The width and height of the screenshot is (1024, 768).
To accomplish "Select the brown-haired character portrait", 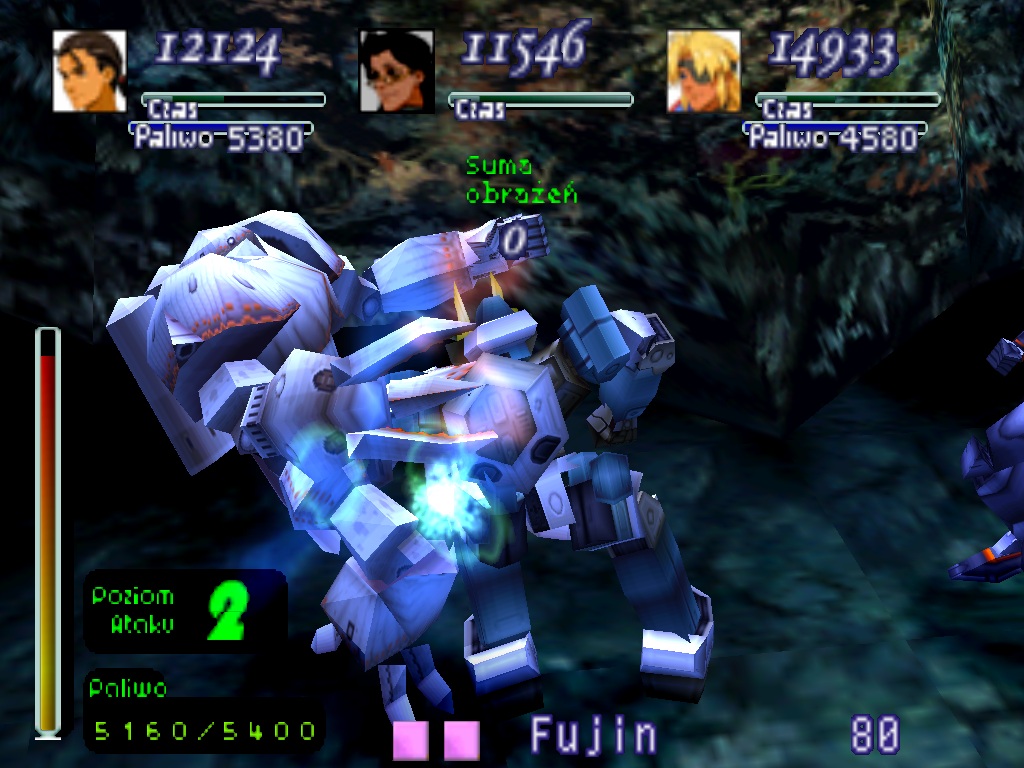I will pos(90,71).
